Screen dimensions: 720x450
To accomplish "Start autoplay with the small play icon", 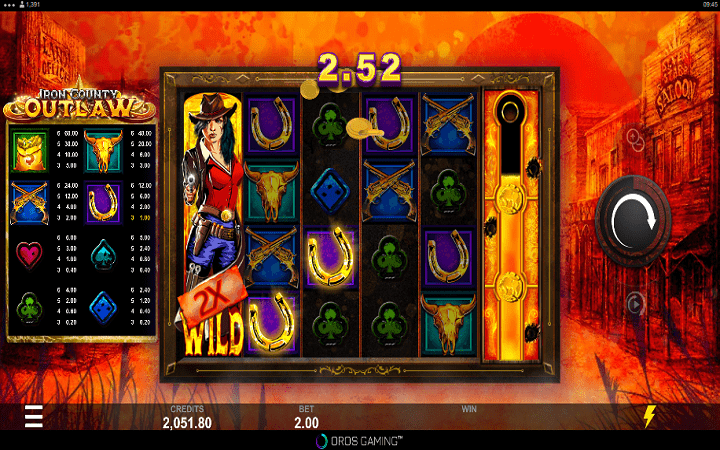I will point(636,302).
